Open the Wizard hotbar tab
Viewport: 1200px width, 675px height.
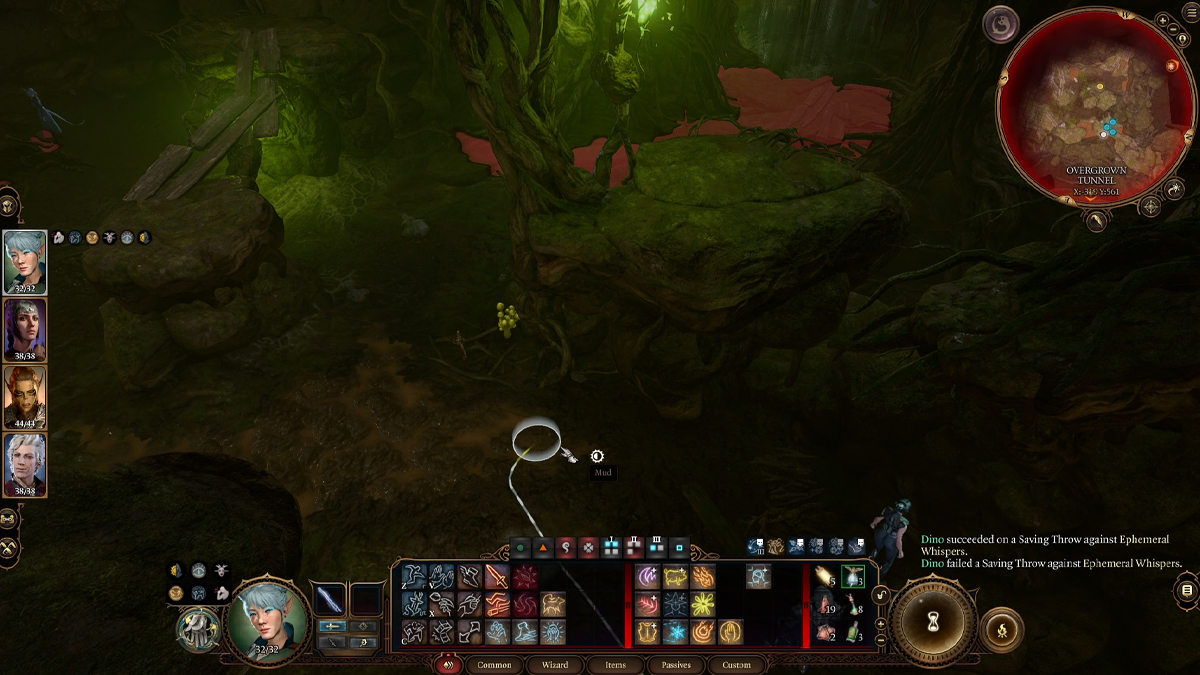point(555,665)
